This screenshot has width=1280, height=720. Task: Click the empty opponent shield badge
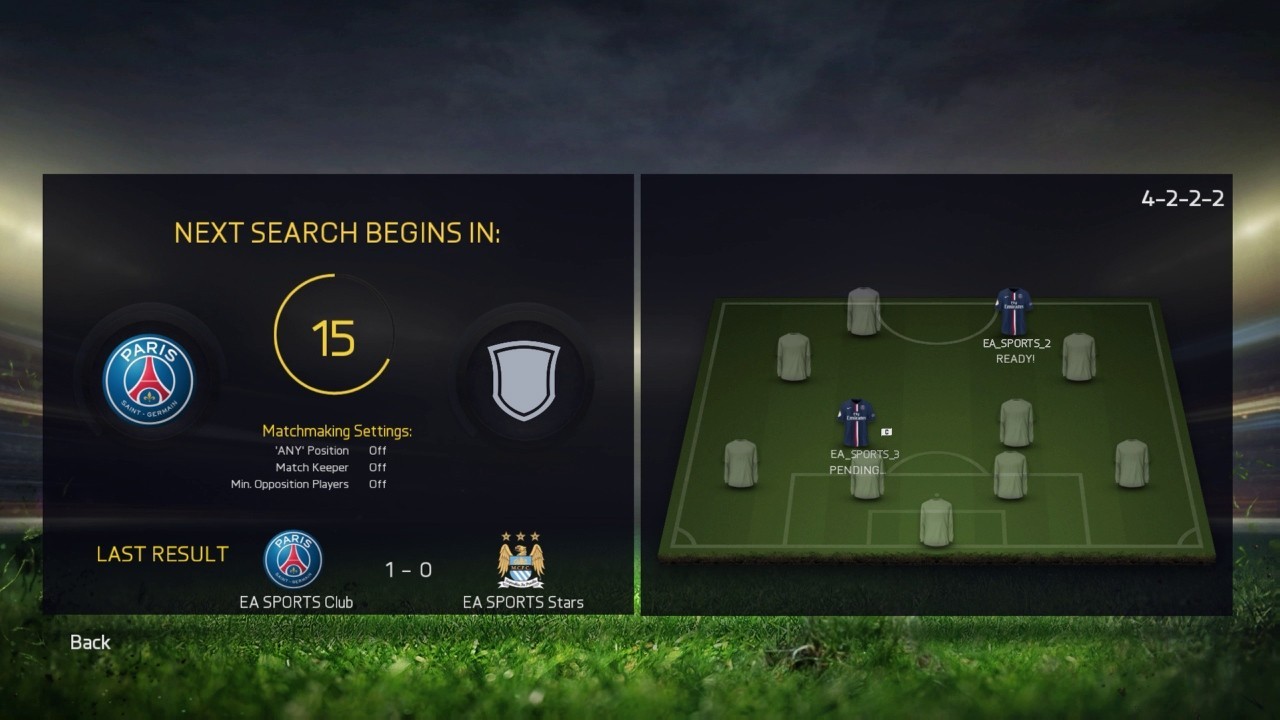coord(523,380)
